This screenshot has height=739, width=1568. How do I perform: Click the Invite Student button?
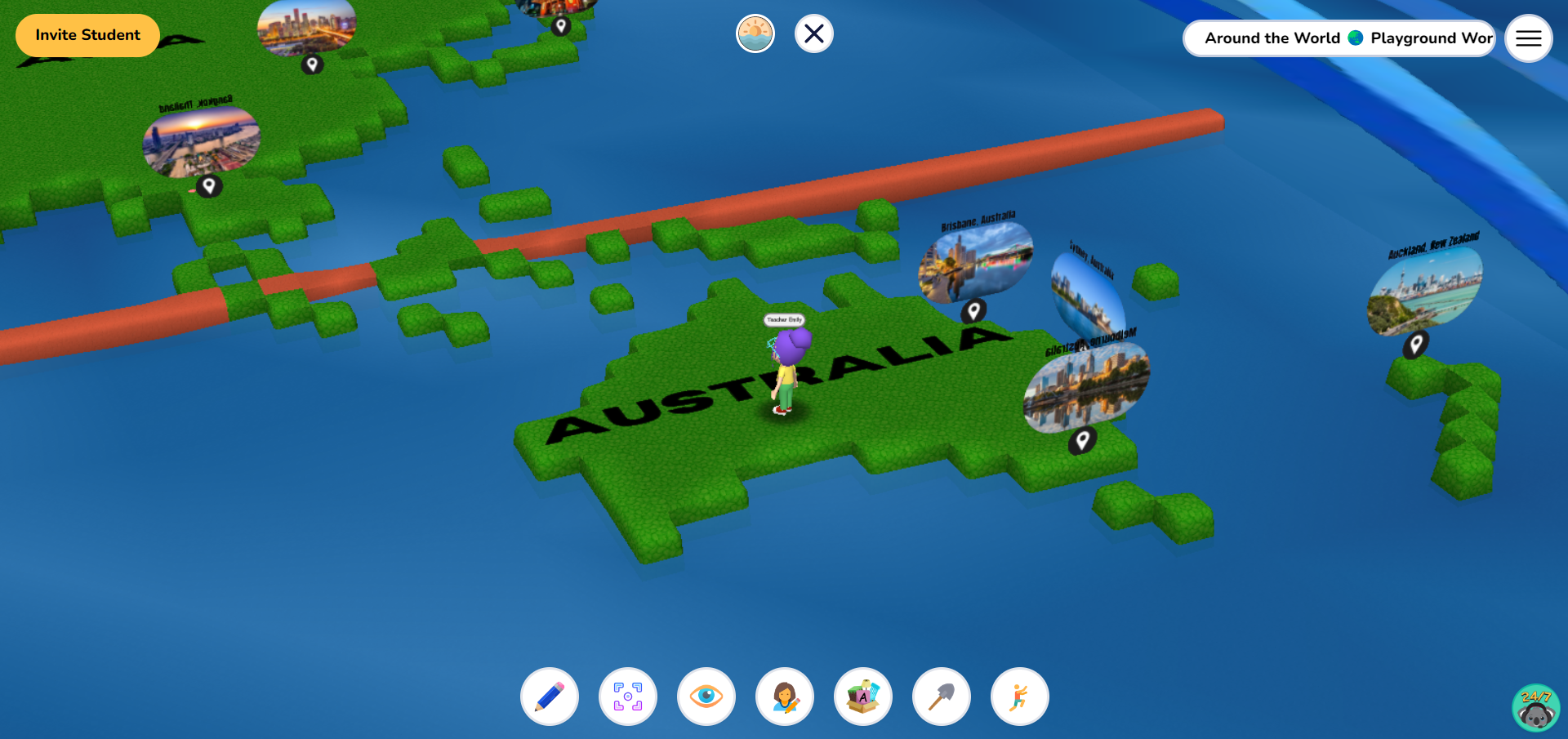click(x=87, y=35)
